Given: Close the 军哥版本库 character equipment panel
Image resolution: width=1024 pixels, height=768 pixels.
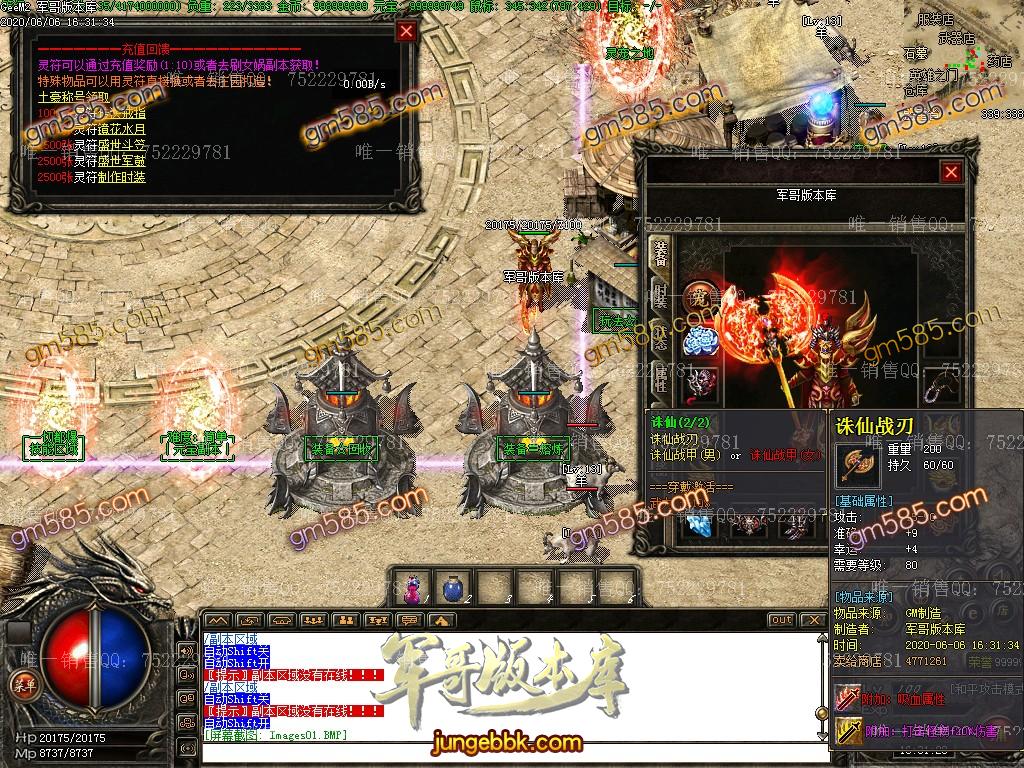Looking at the screenshot, I should (951, 172).
